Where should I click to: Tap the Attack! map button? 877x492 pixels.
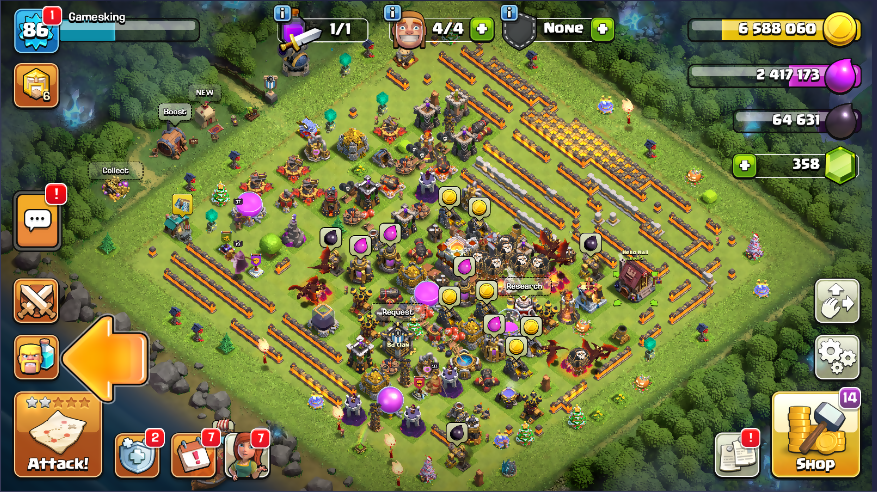click(57, 434)
